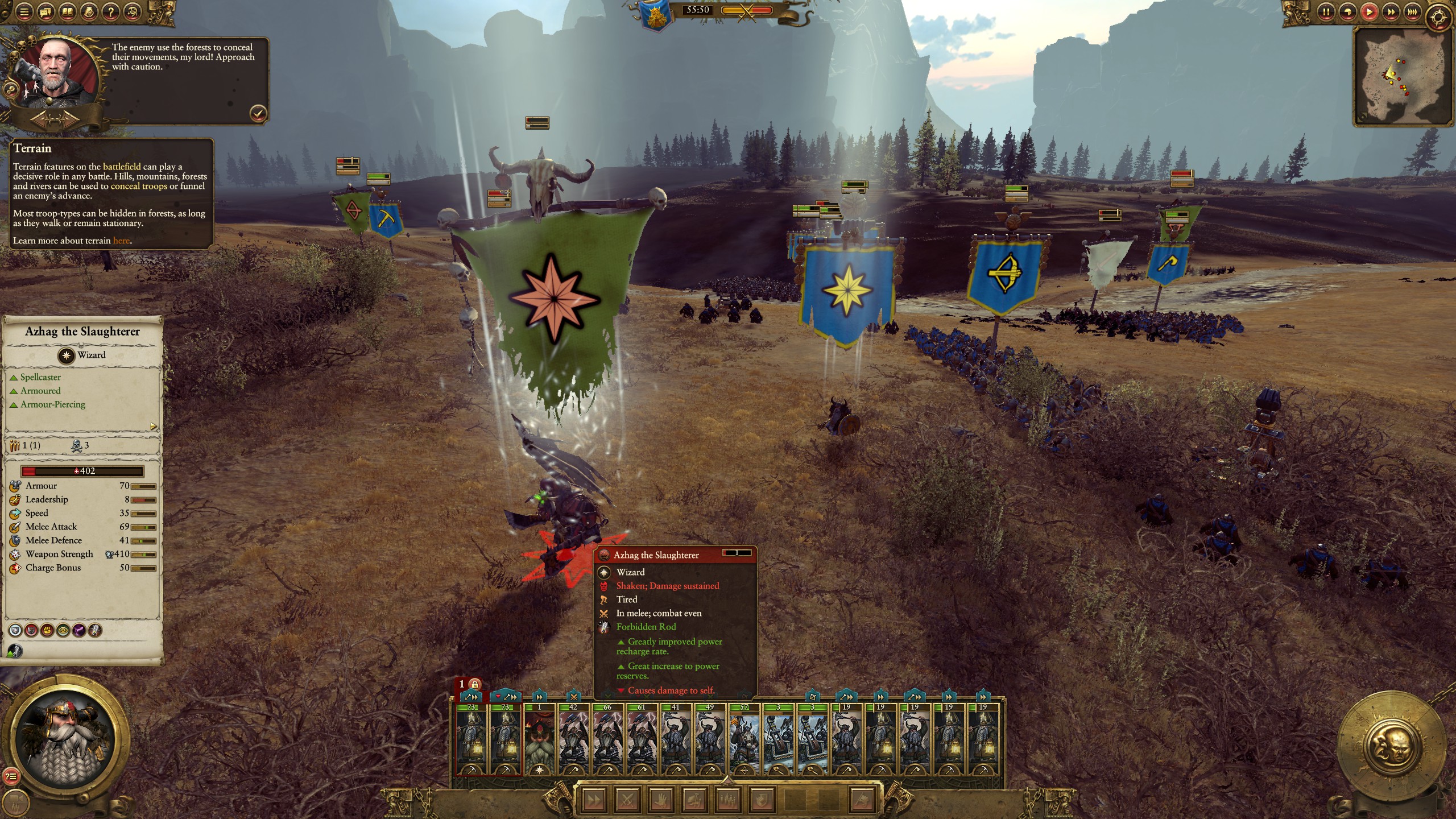Image resolution: width=1456 pixels, height=819 pixels.
Task: Set the fastest battle speed
Action: click(1413, 11)
